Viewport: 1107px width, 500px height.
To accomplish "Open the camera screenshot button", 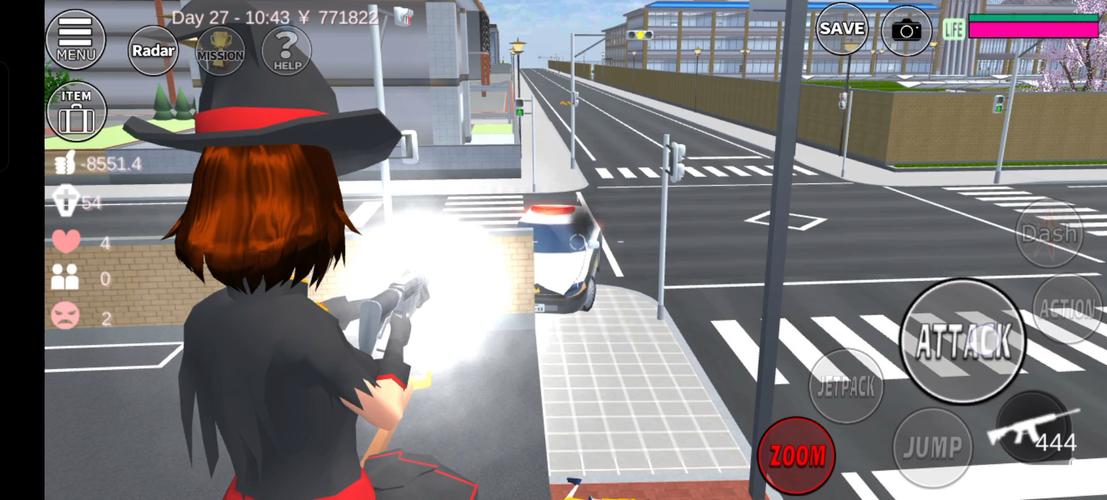I will (x=906, y=31).
